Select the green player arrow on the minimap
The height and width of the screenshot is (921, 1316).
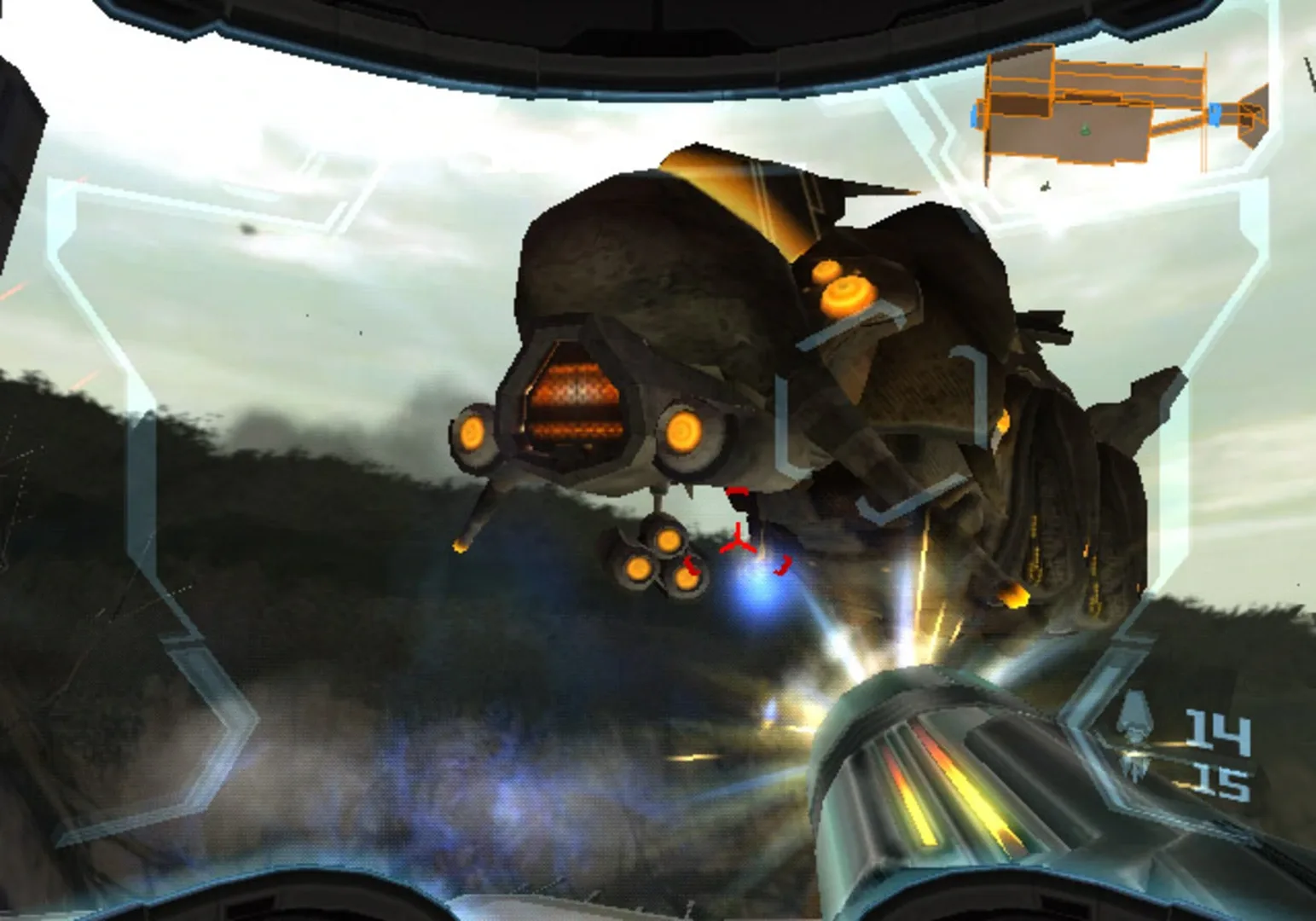(1085, 130)
